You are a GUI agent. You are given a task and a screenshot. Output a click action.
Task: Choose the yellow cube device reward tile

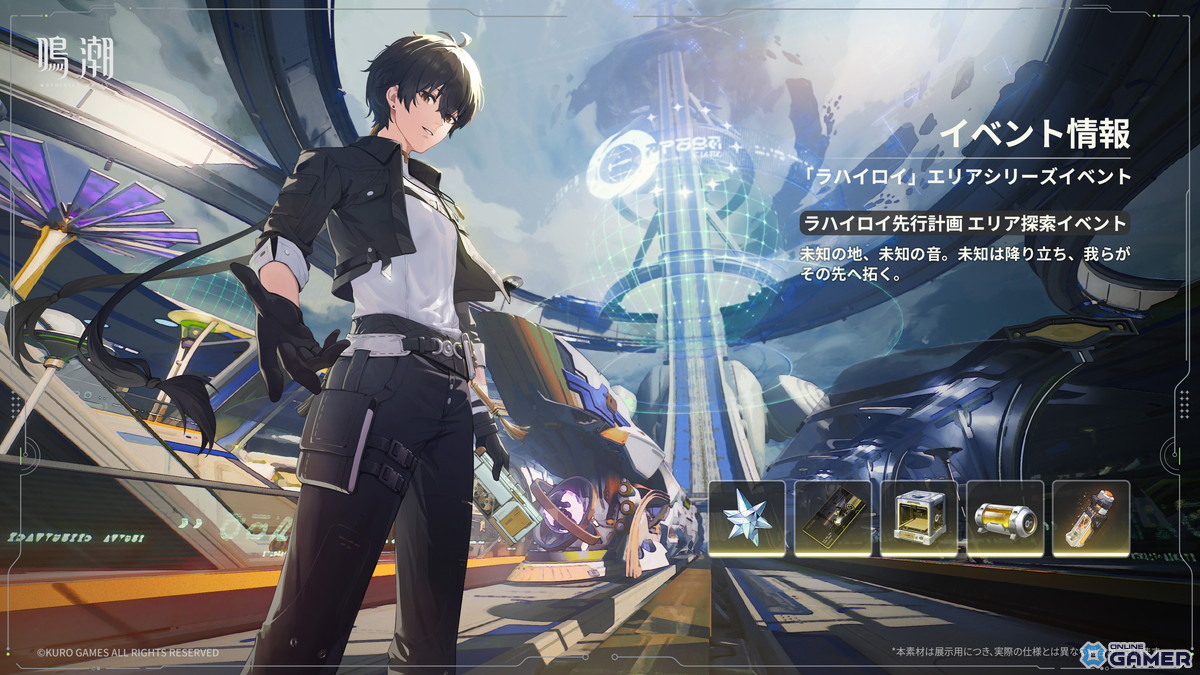[919, 519]
